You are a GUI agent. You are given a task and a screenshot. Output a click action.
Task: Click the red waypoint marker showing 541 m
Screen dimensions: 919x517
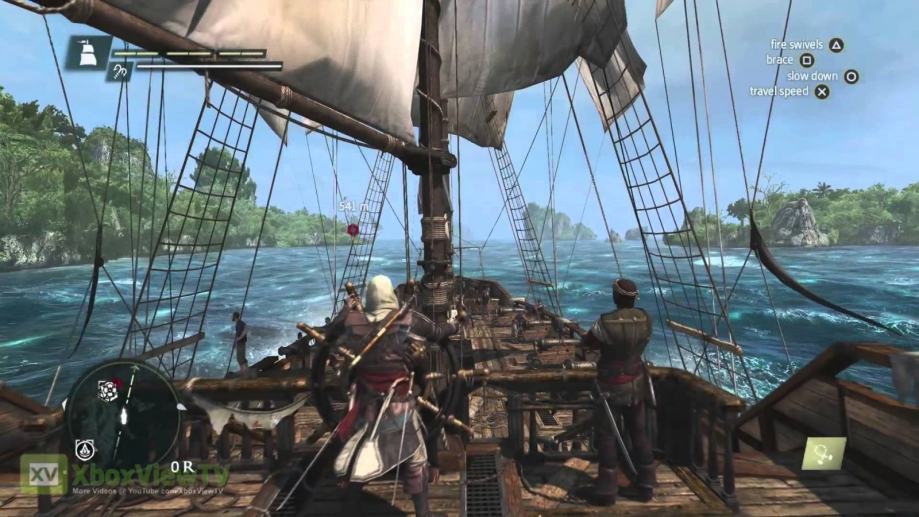352,229
